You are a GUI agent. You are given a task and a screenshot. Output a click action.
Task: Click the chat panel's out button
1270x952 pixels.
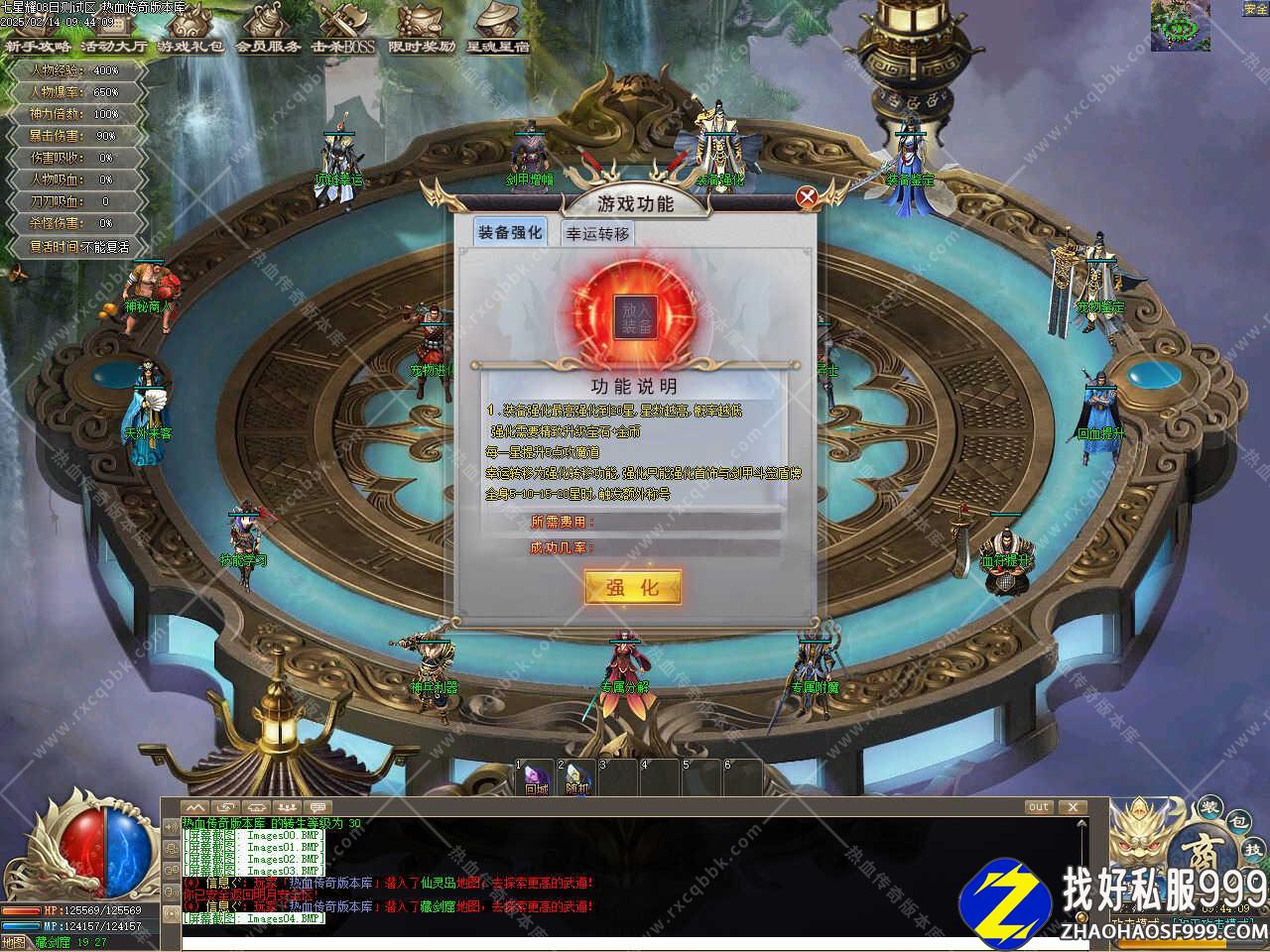(1038, 807)
